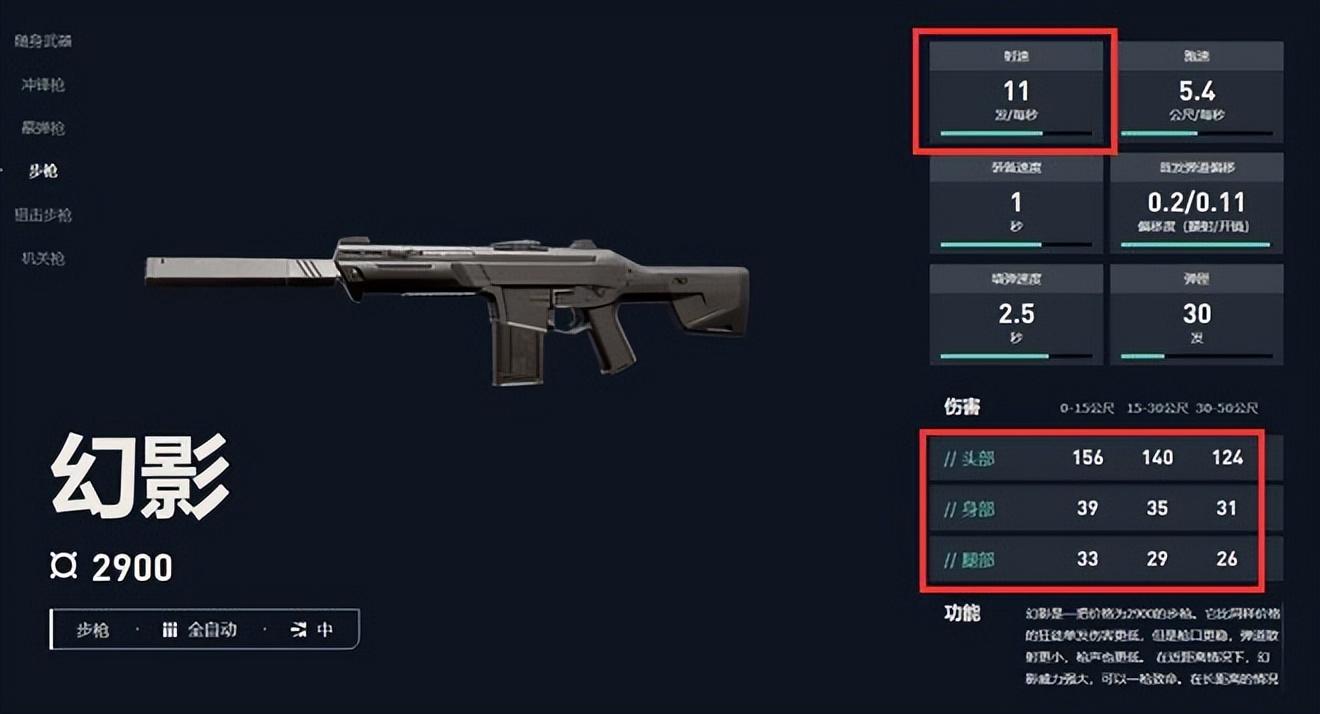This screenshot has width=1320, height=714.
Task: Switch to the 冲锋枪 SMG category
Action: point(43,85)
